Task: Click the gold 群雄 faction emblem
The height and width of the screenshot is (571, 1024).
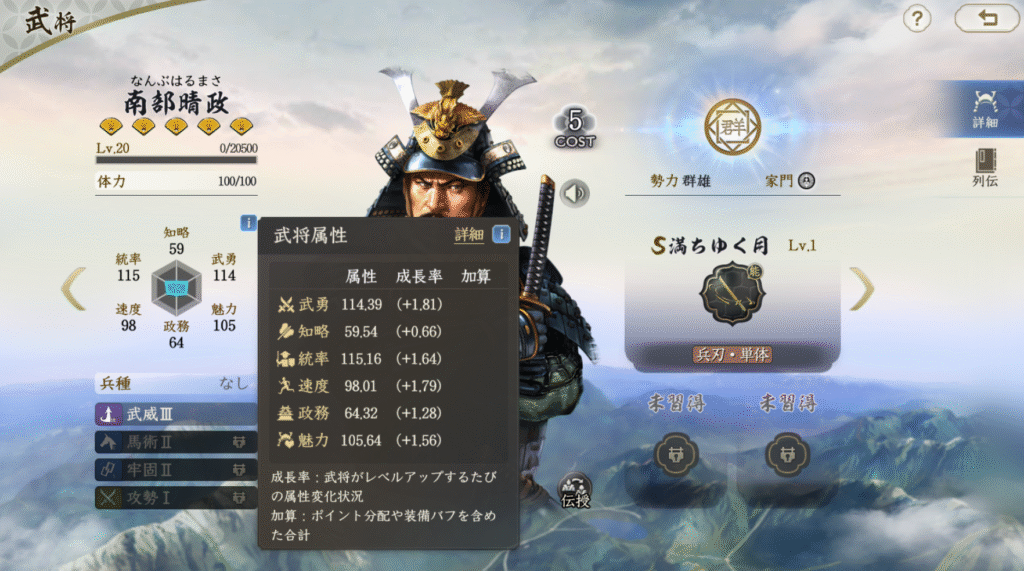Action: (732, 127)
